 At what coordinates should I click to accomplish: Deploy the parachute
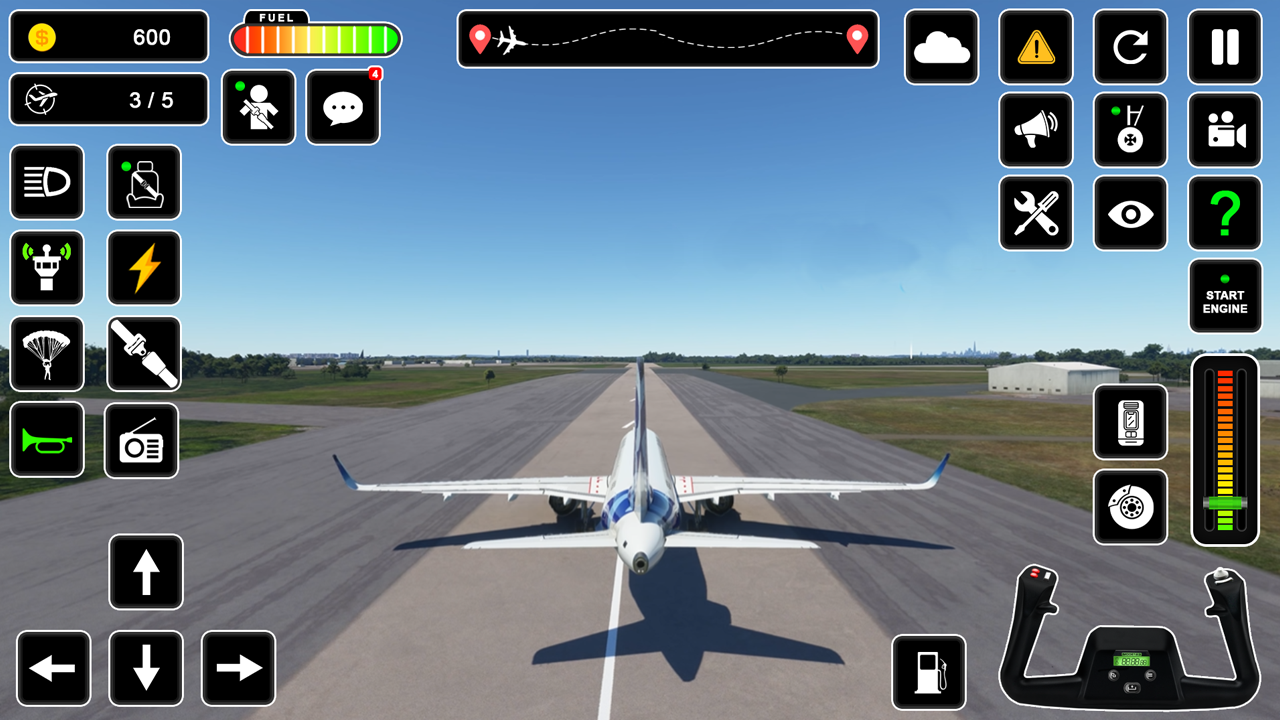tap(47, 354)
